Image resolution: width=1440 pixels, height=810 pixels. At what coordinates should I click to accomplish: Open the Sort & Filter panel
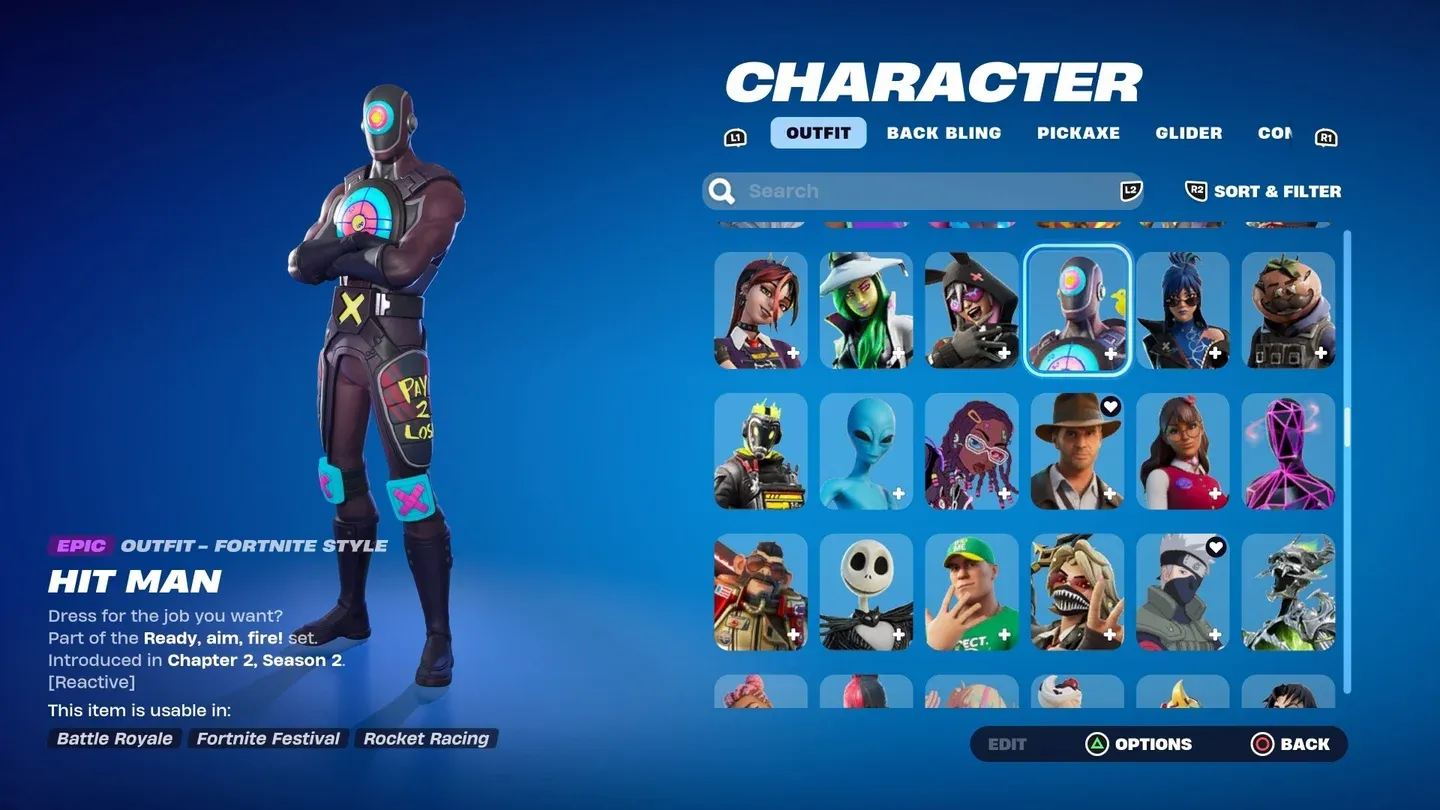(1277, 191)
